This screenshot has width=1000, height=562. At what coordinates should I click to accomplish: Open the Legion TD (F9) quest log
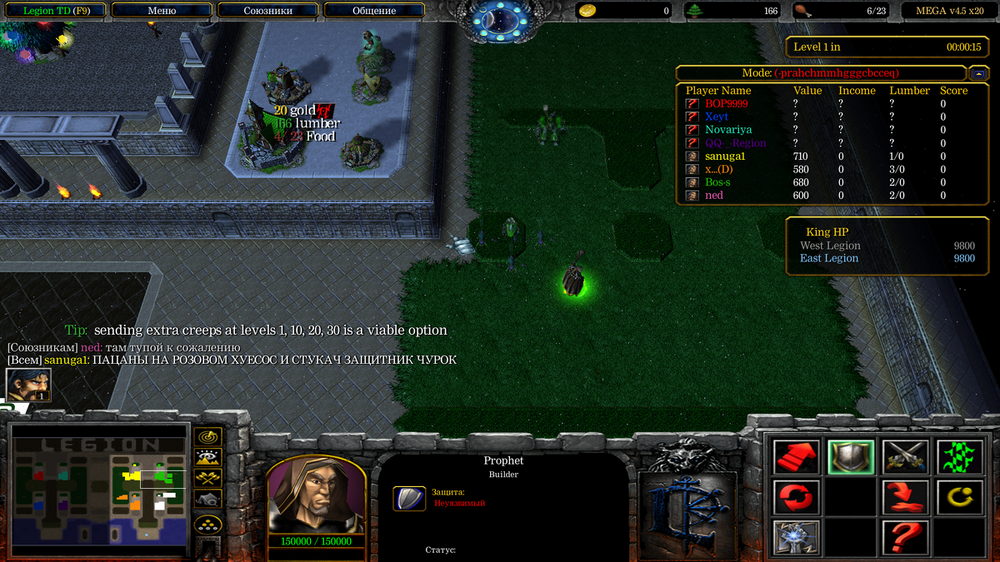pyautogui.click(x=56, y=11)
